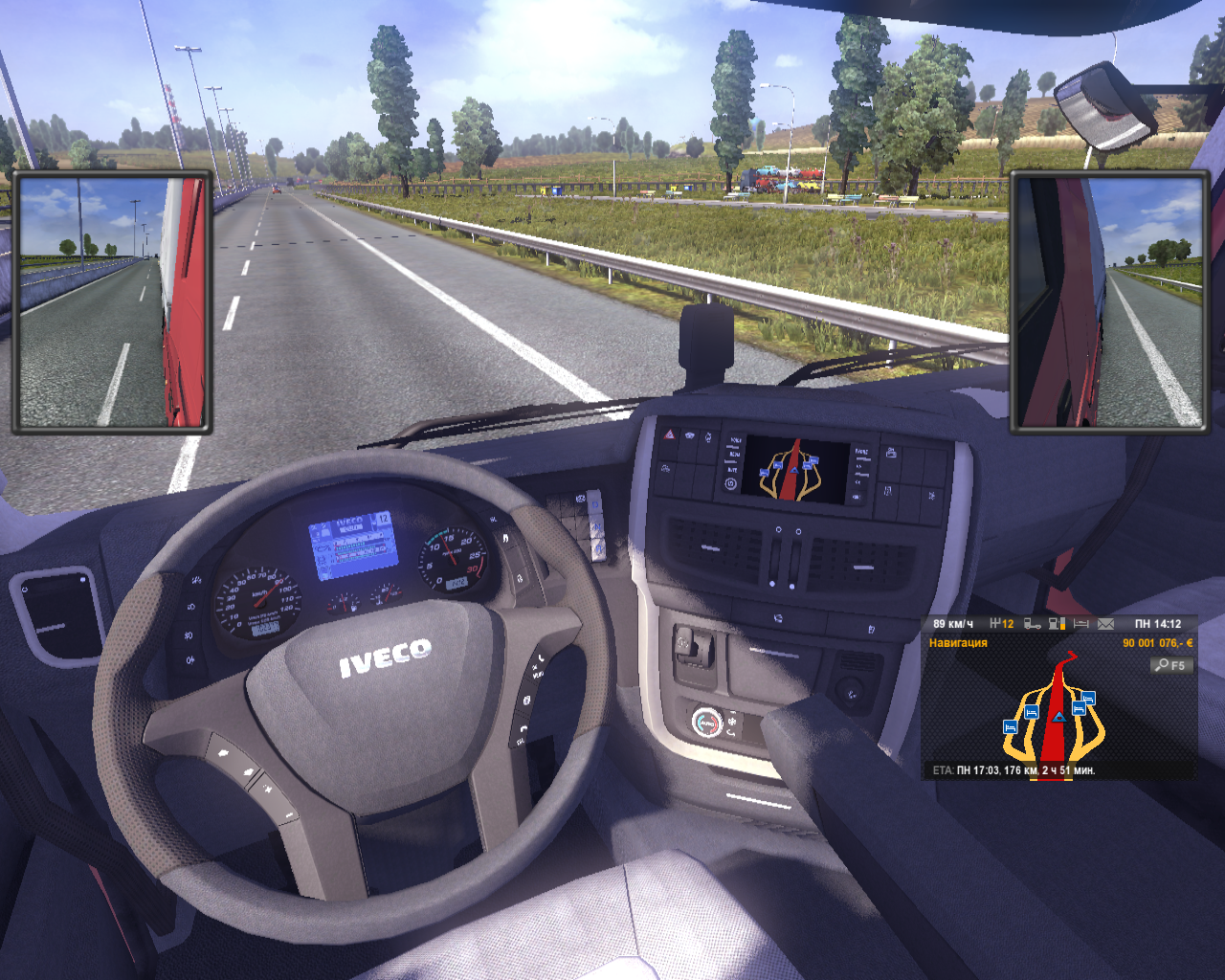Select the bed rest indicator icon
The height and width of the screenshot is (980, 1225).
(x=1081, y=624)
